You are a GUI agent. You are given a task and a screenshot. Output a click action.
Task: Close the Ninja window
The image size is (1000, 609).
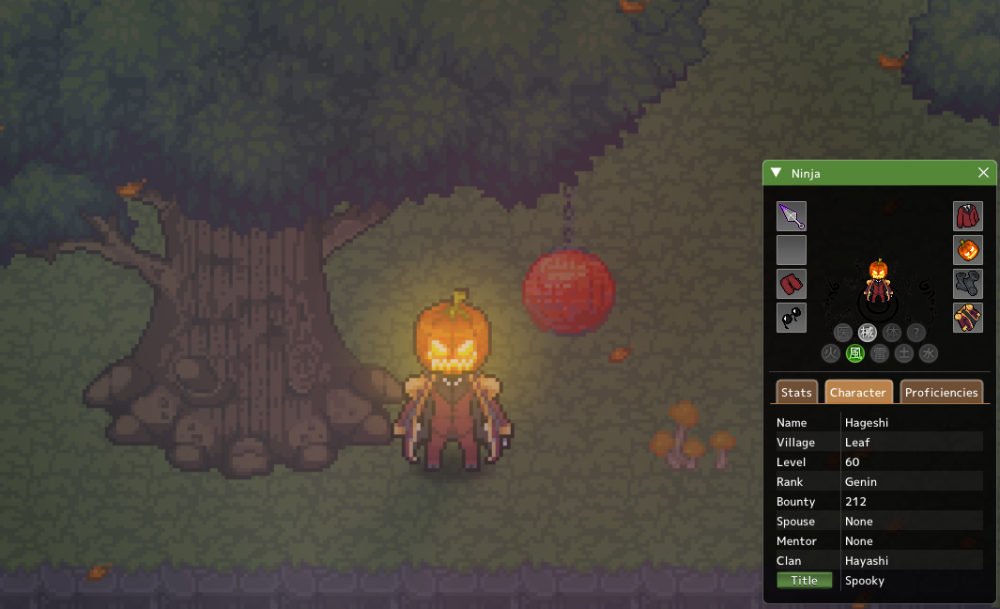(983, 173)
